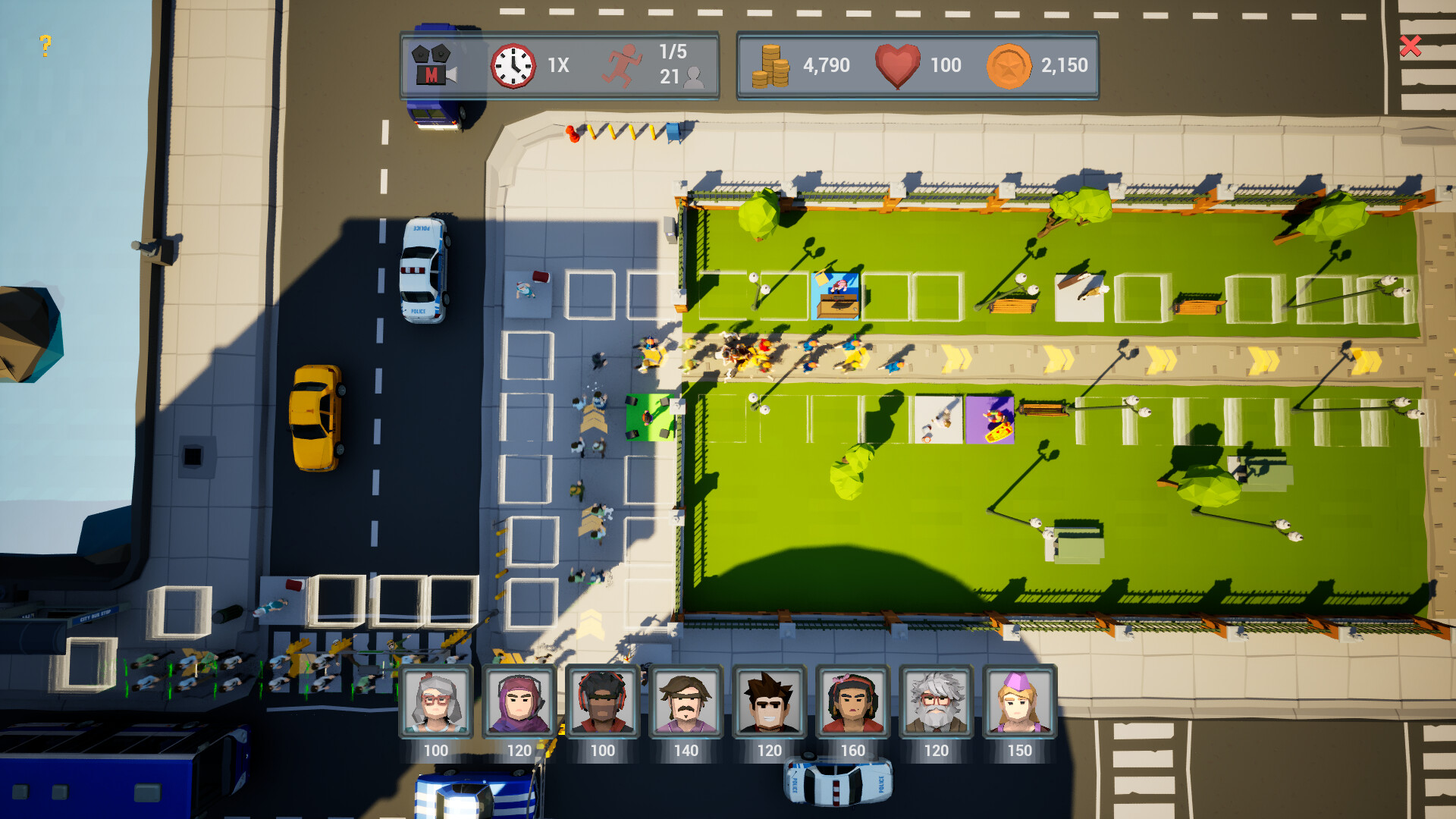This screenshot has width=1456, height=819.
Task: Click the red X in top right corner
Action: [x=1410, y=47]
